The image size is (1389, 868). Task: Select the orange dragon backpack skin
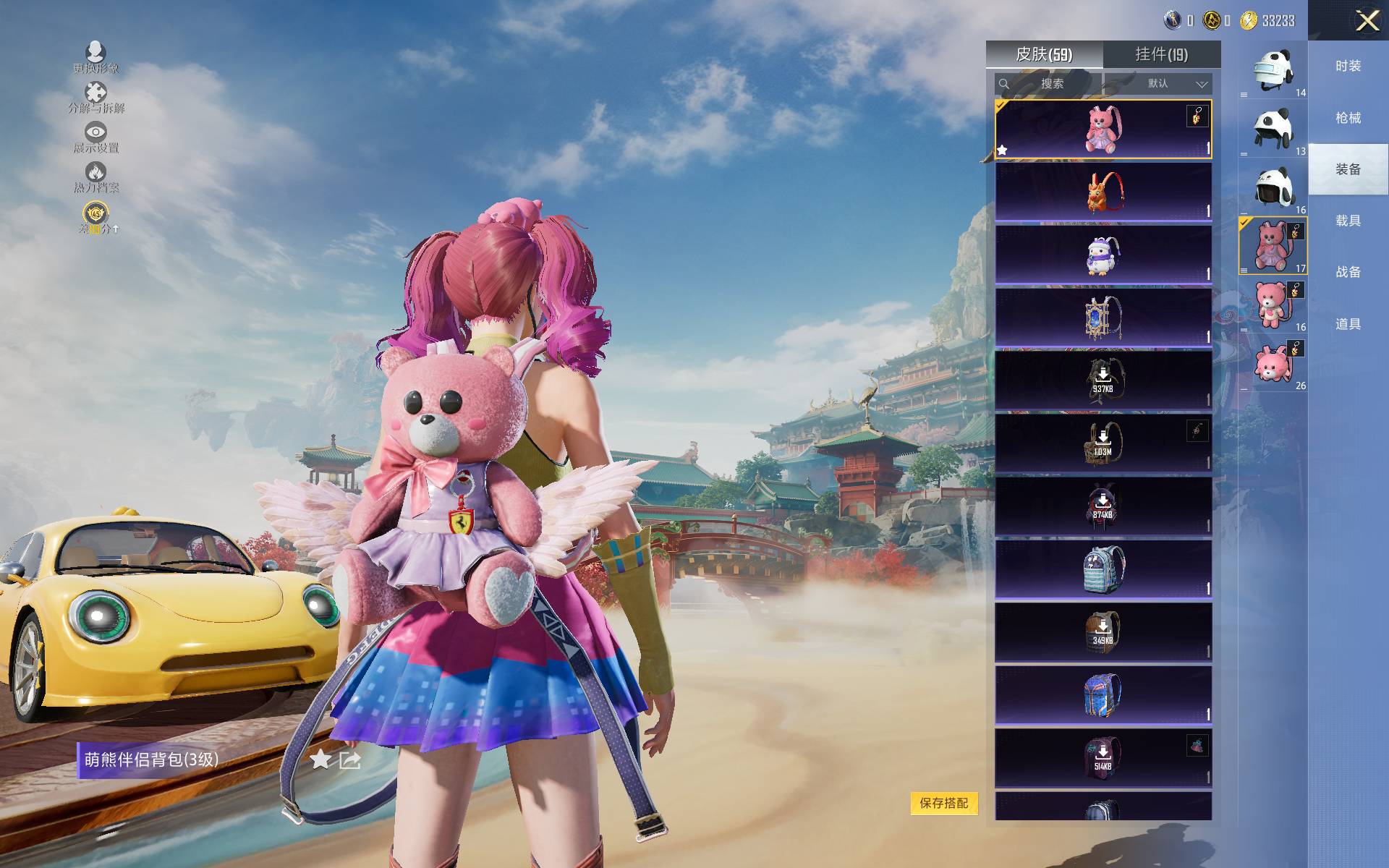[x=1103, y=192]
